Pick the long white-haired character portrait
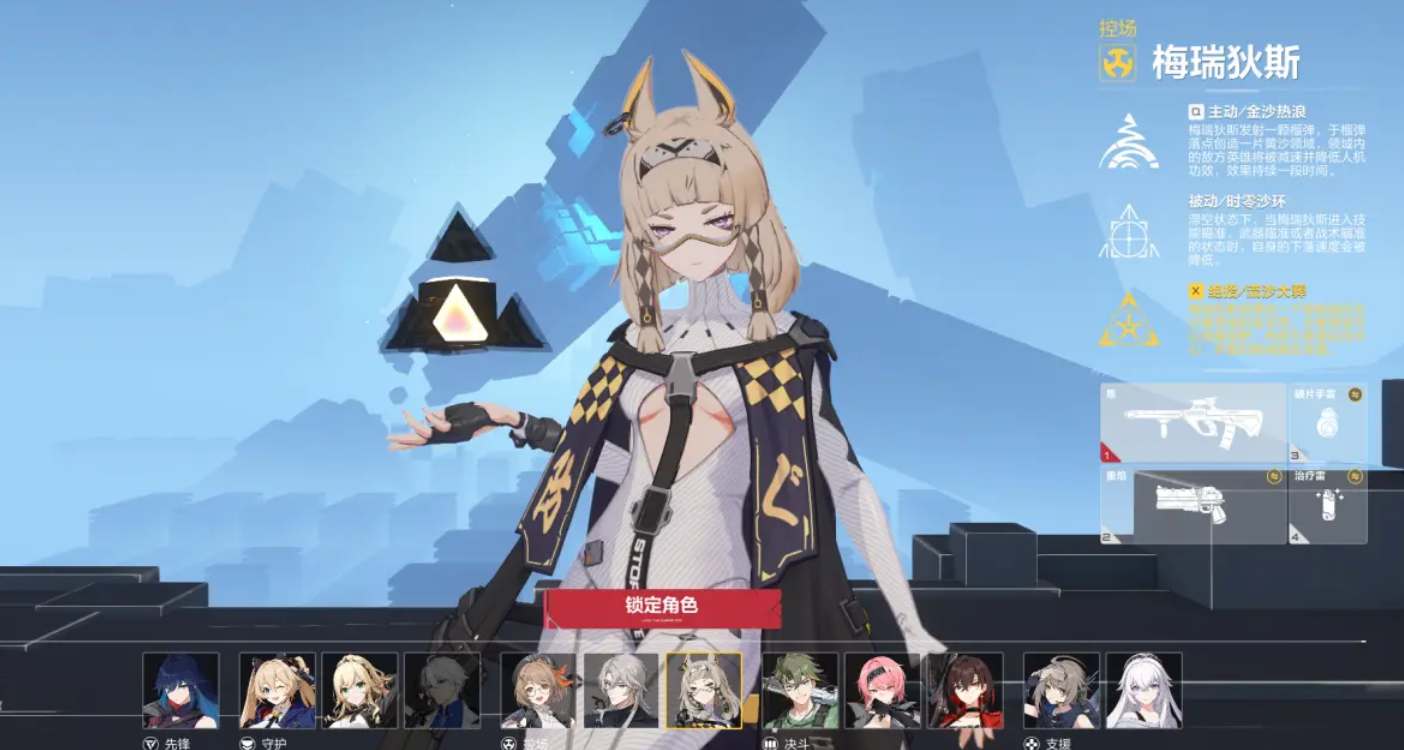This screenshot has height=750, width=1404. click(1144, 690)
